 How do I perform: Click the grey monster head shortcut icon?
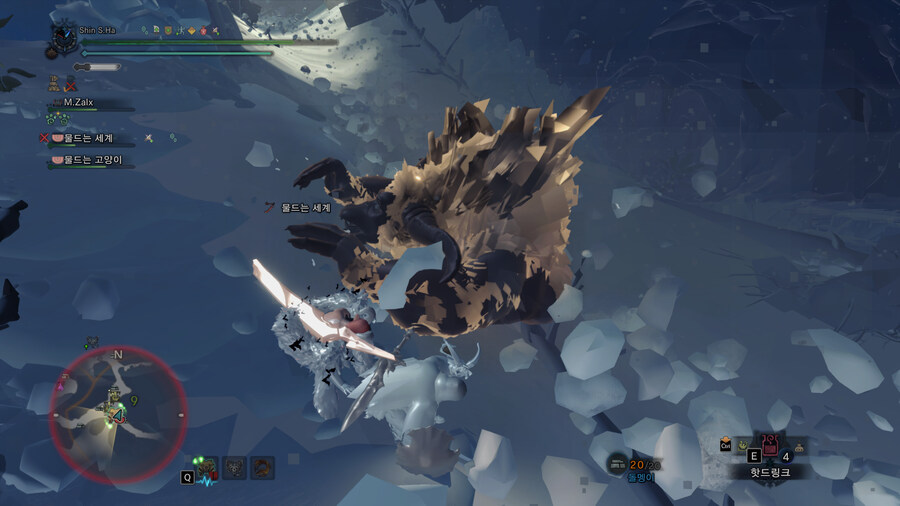click(235, 466)
